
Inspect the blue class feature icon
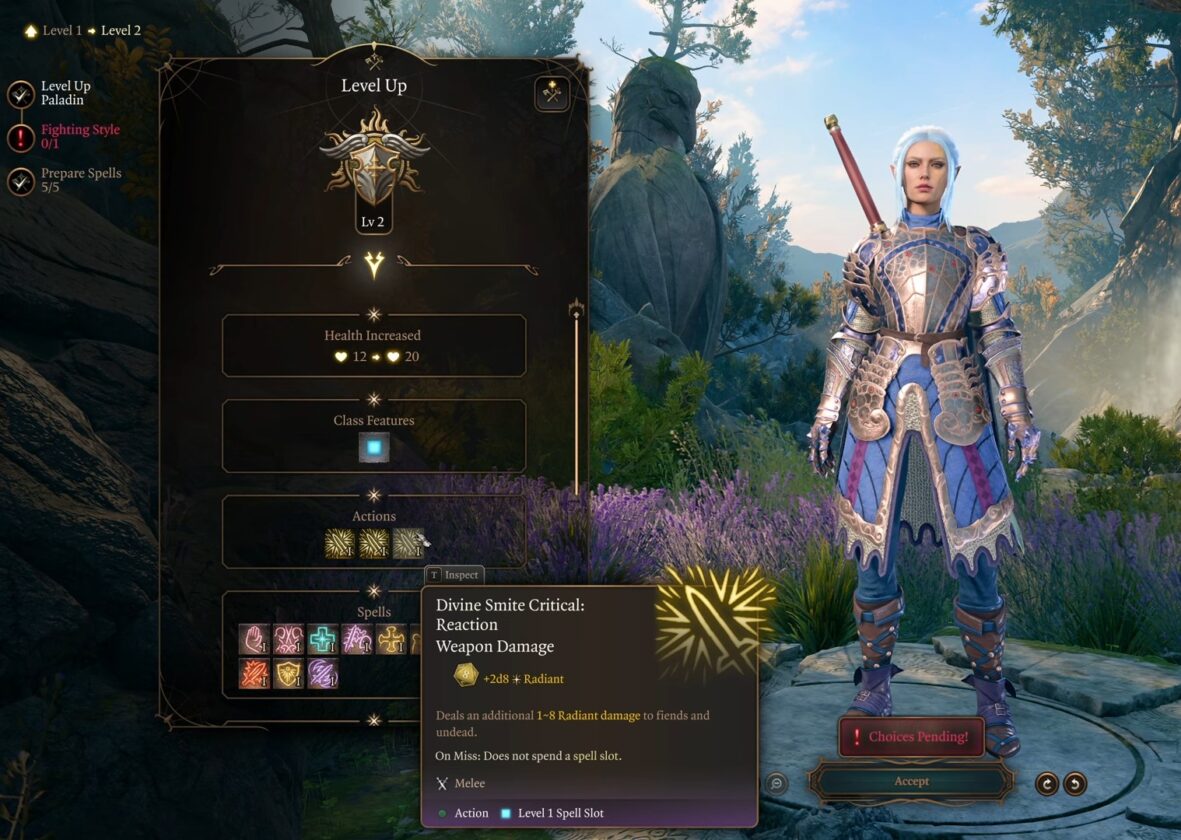click(374, 448)
